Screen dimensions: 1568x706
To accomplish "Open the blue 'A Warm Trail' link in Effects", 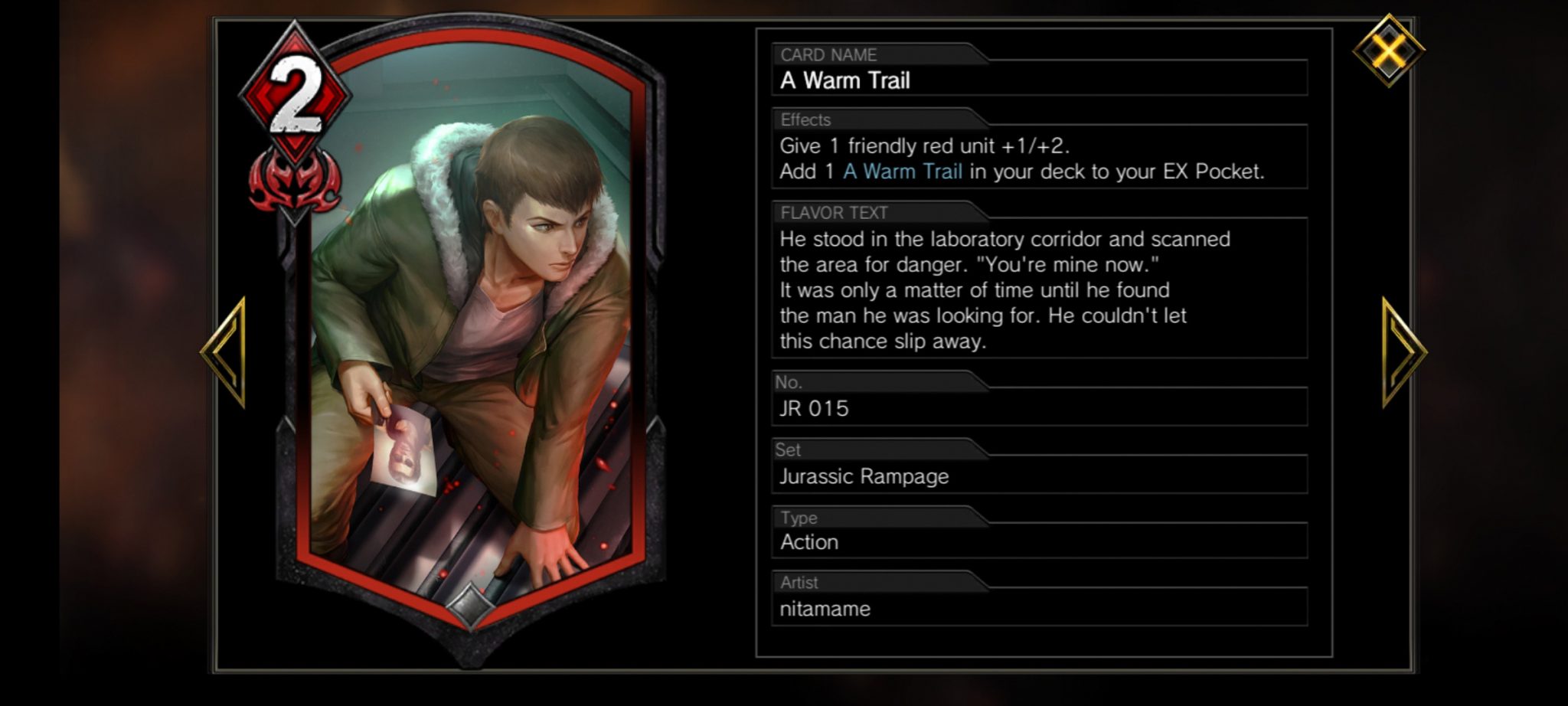I will tap(902, 172).
